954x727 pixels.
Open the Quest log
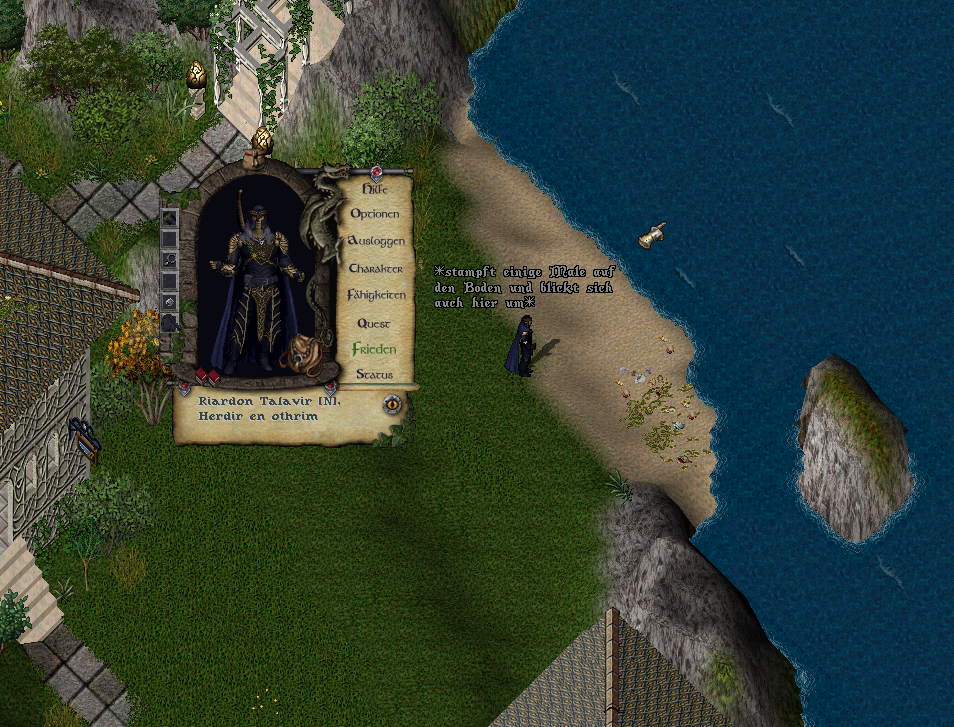pos(374,323)
